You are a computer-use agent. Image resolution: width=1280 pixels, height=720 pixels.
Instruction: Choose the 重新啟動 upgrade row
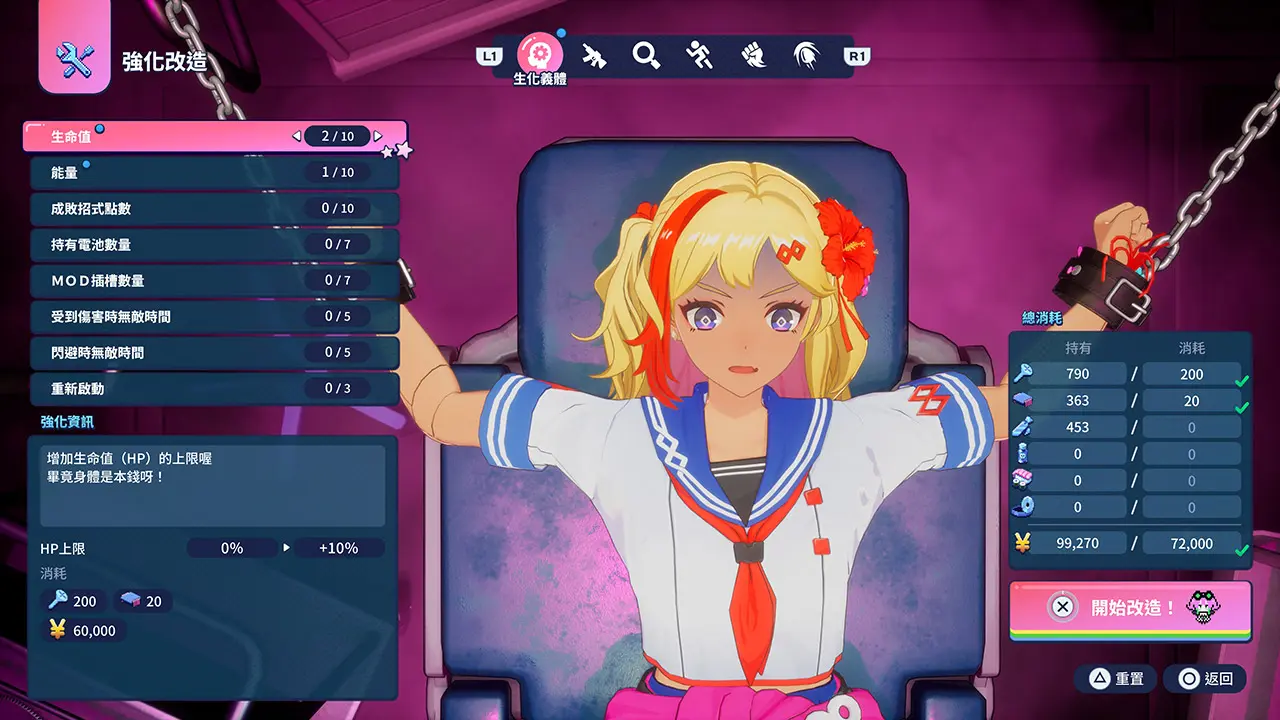pos(213,389)
